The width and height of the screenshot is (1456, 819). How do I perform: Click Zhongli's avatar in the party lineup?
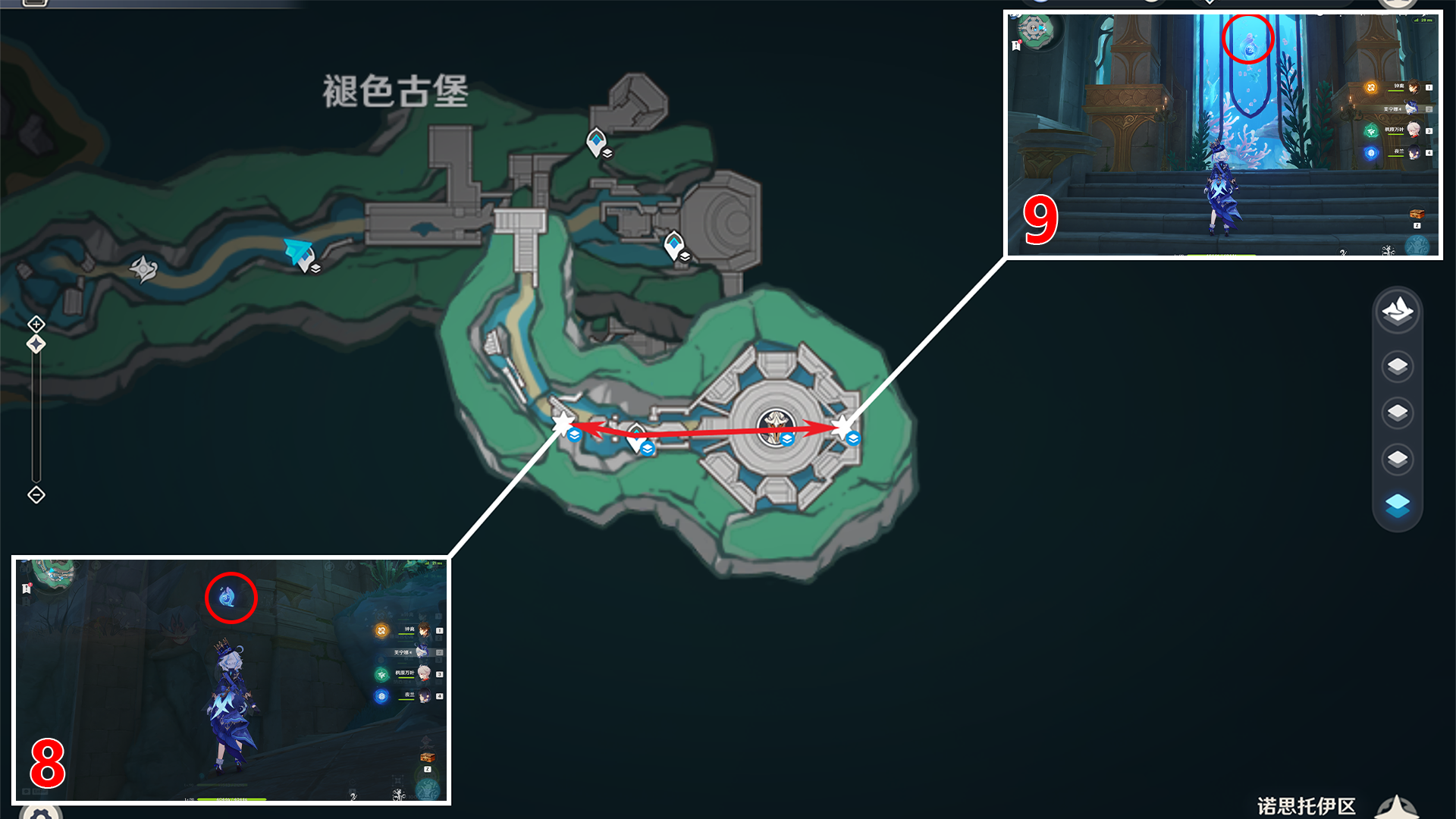click(x=1414, y=87)
